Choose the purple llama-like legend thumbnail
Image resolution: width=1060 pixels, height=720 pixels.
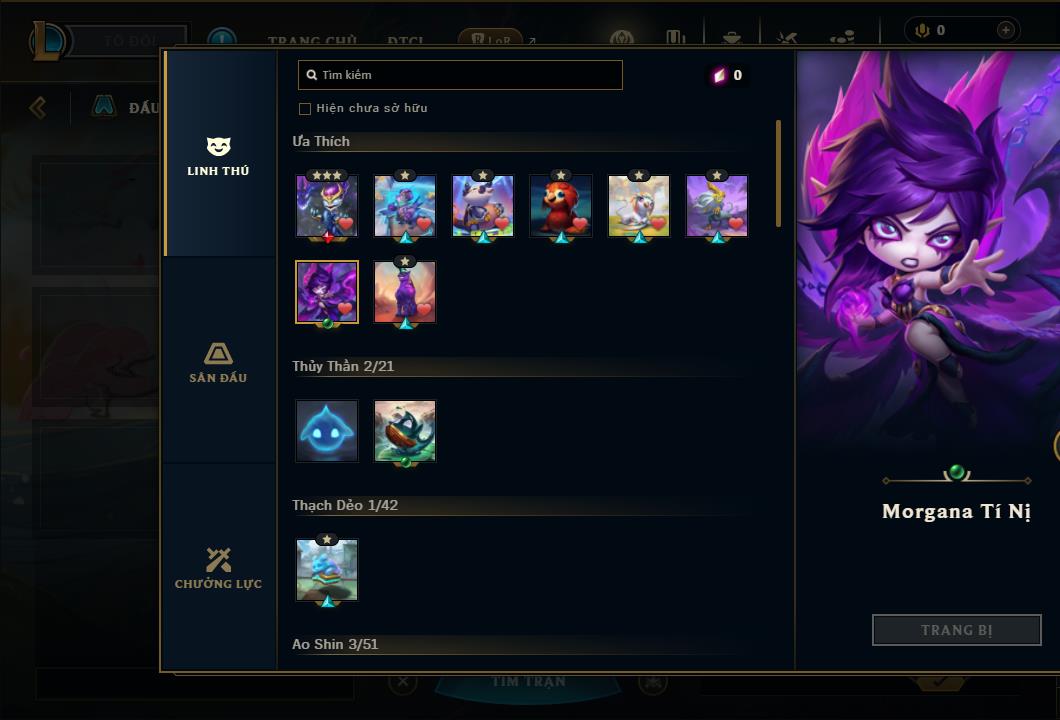(405, 292)
